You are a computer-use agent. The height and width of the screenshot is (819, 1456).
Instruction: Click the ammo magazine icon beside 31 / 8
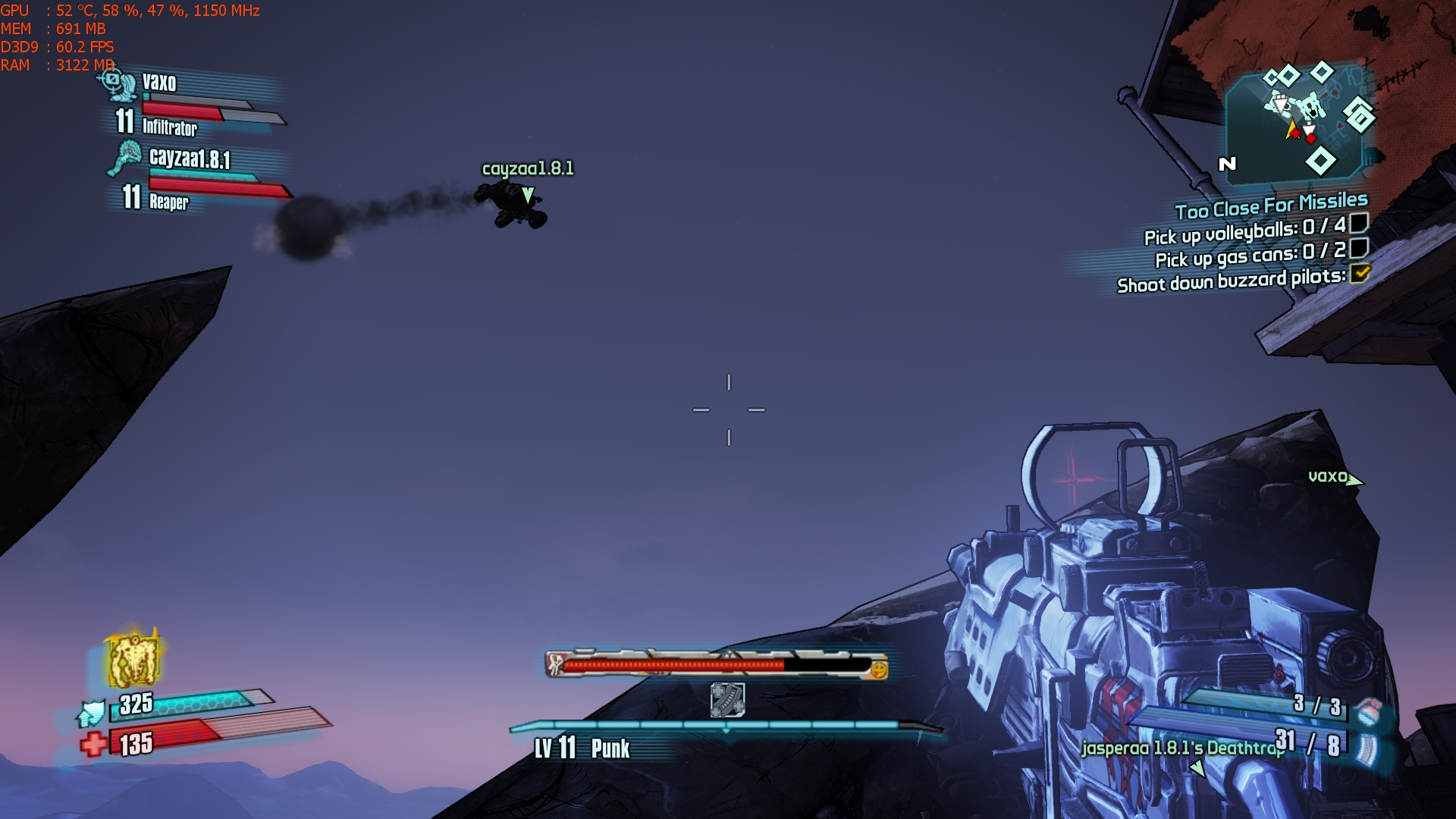point(1367,748)
